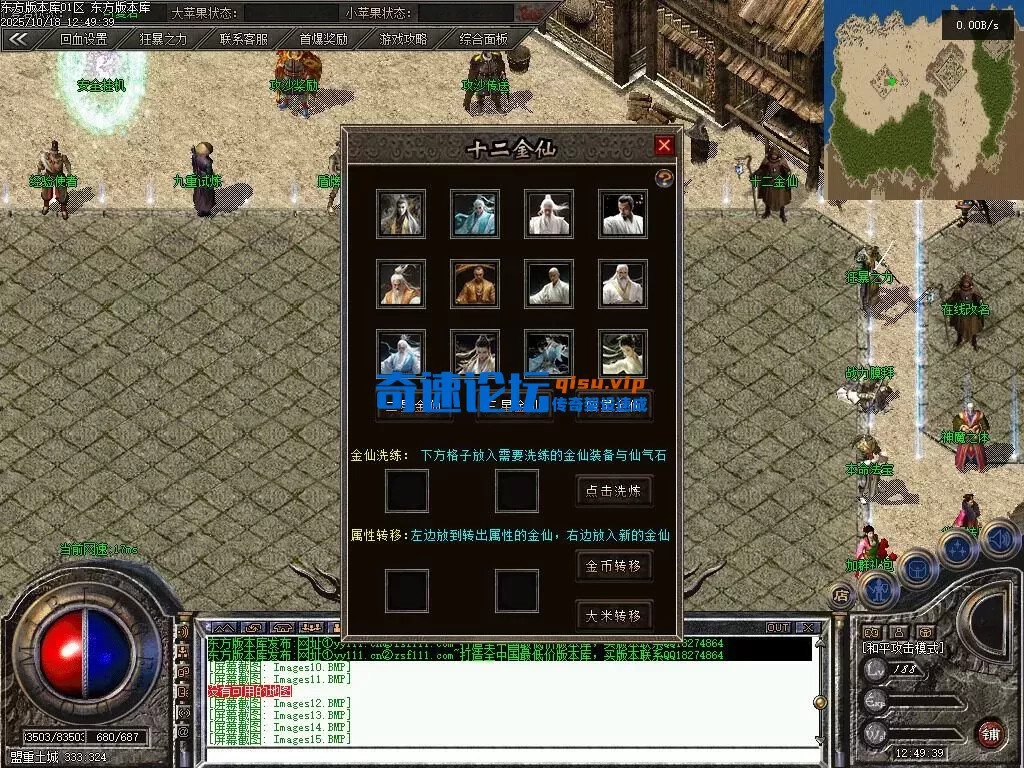Close the 十二金仙 window

point(664,146)
